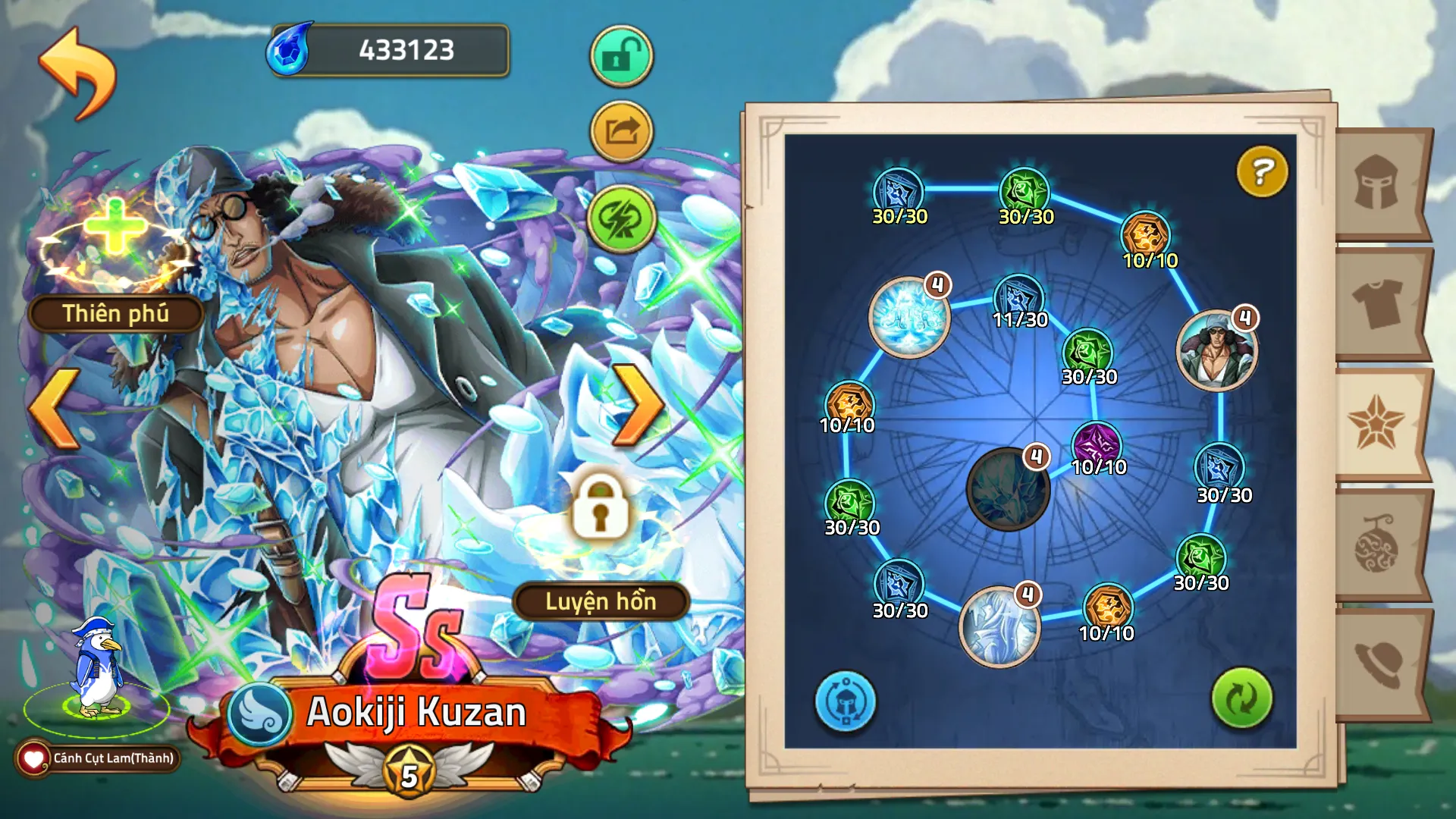Open the shirt costume tab
This screenshot has width=1456, height=819.
pos(1377,303)
